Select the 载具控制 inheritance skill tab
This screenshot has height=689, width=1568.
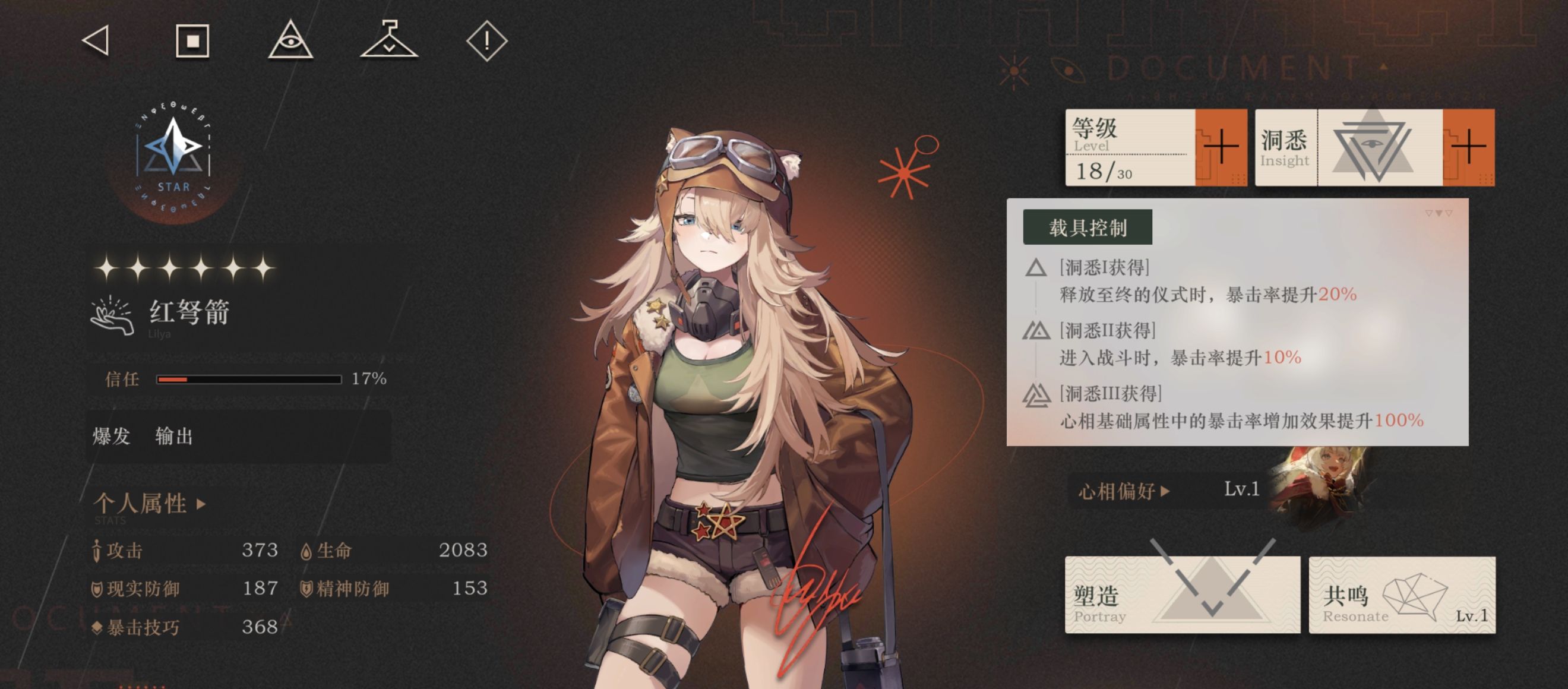(x=1087, y=227)
